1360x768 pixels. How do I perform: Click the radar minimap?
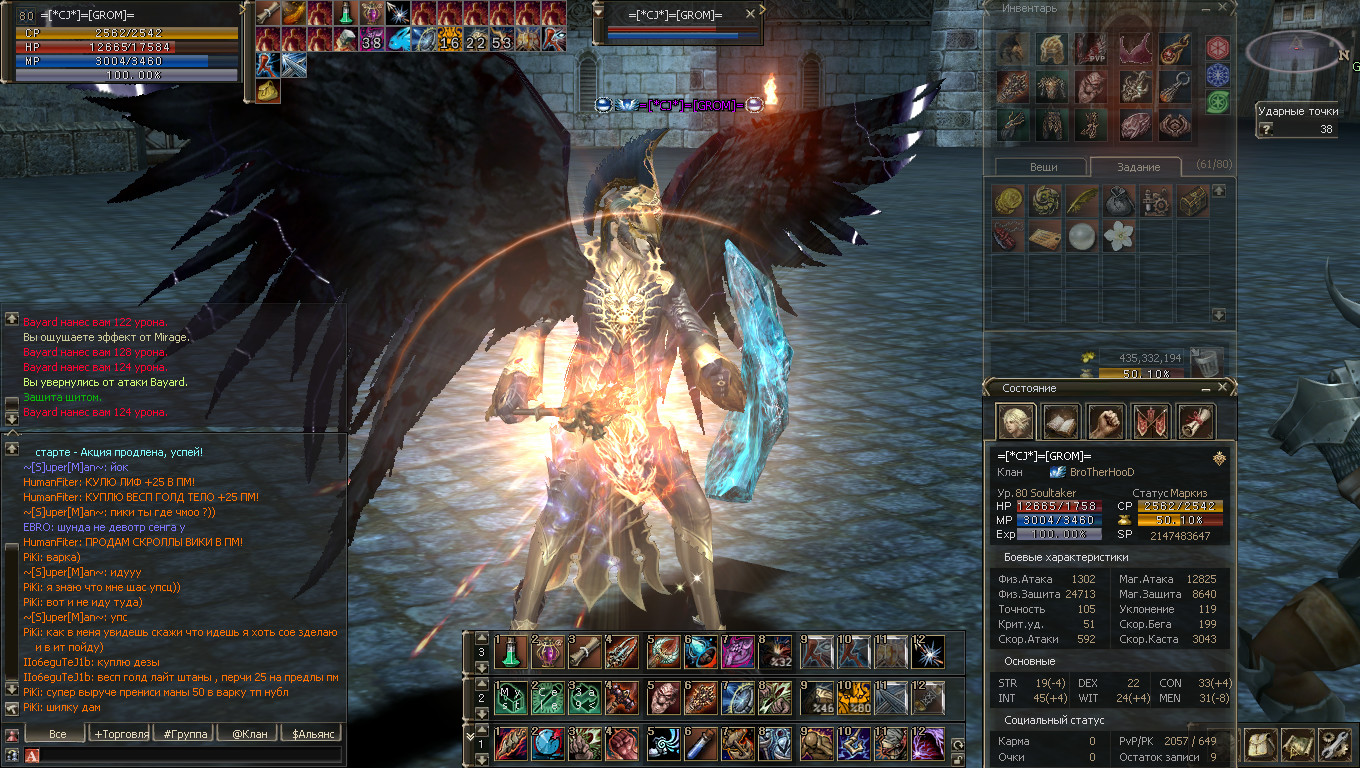click(1297, 50)
